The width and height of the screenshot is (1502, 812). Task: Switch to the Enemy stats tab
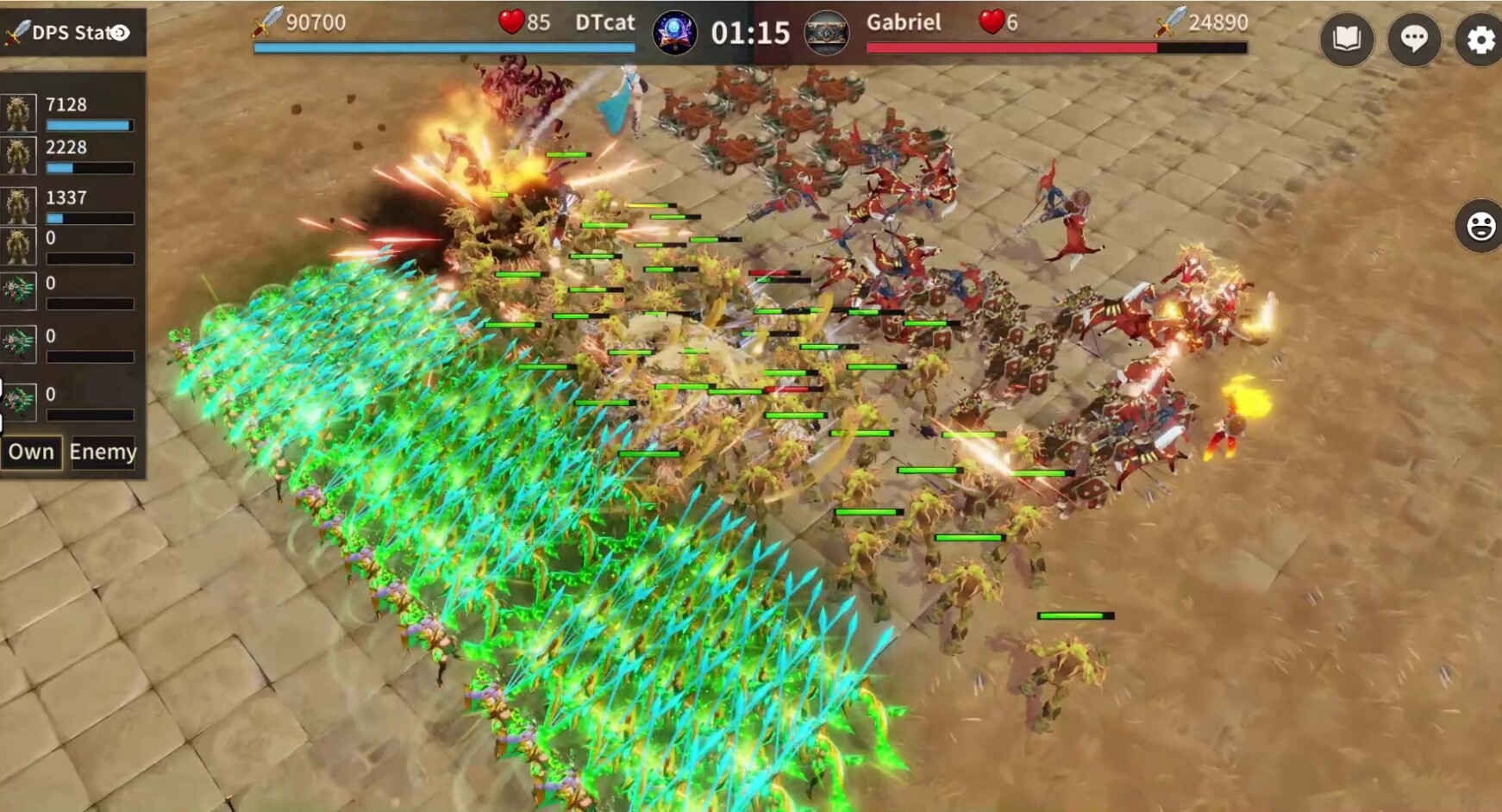click(103, 452)
